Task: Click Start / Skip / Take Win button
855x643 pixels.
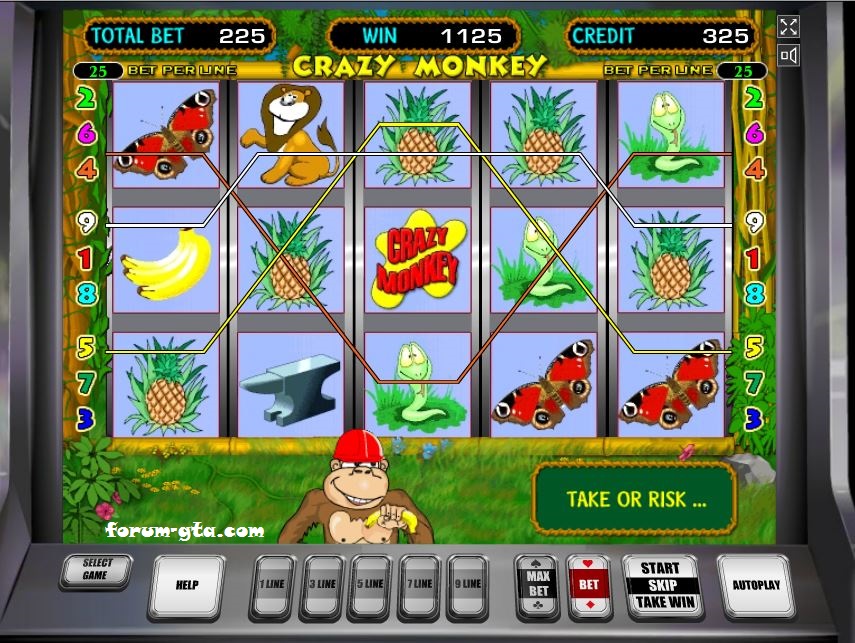Action: click(661, 585)
